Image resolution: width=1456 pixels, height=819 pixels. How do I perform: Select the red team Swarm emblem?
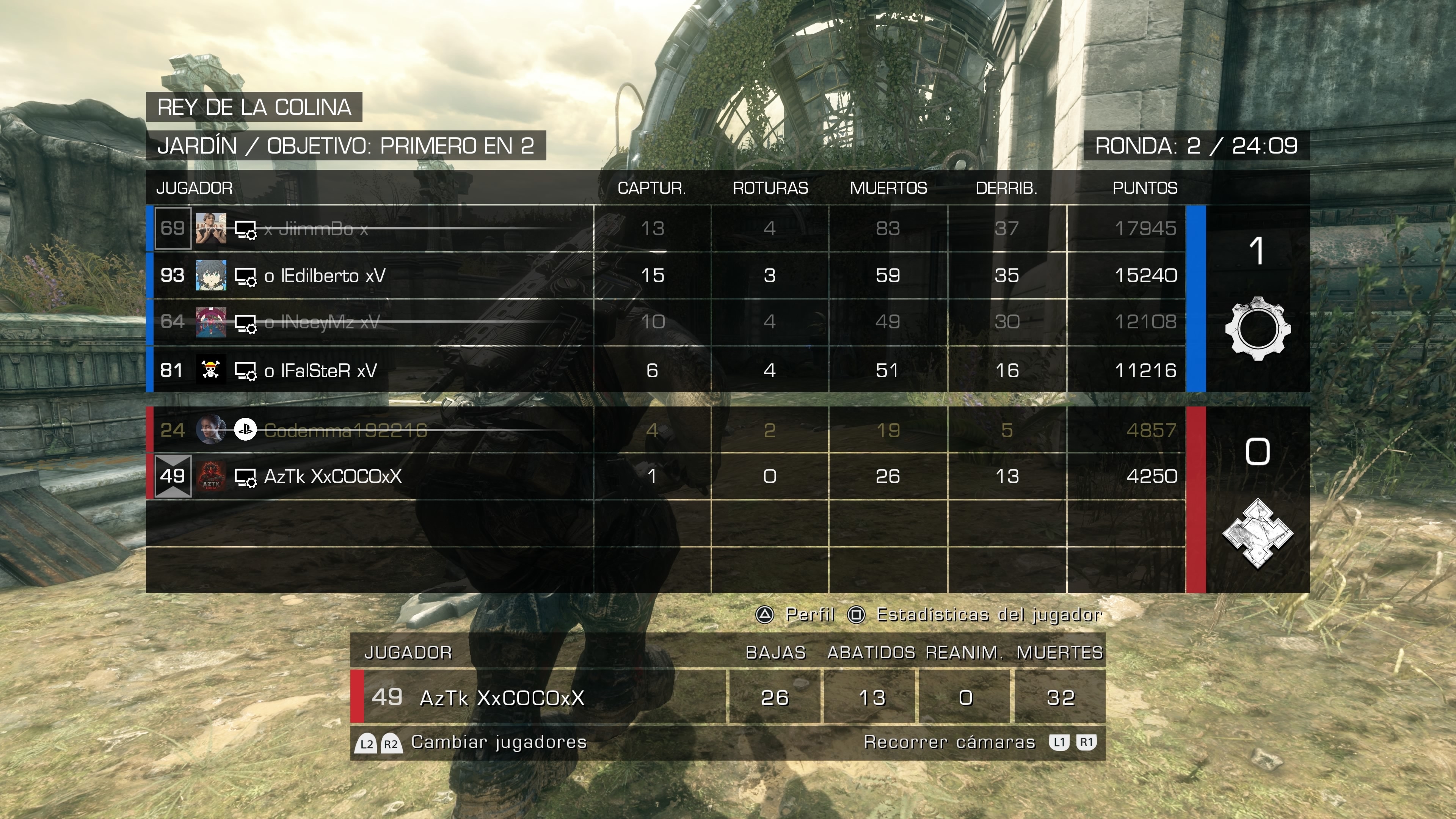(x=1258, y=533)
